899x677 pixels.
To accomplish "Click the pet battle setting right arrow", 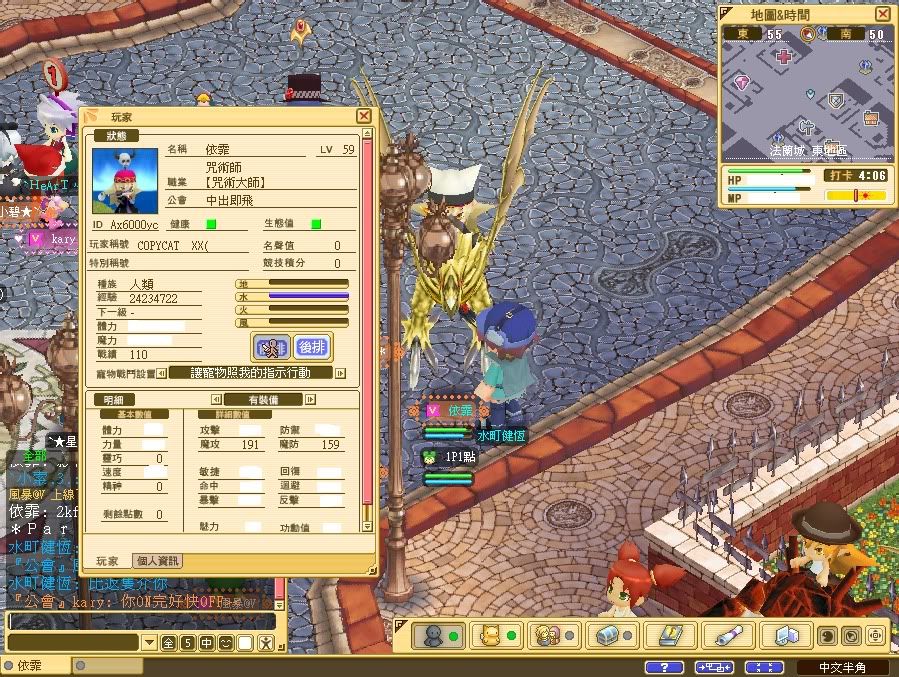I will [340, 373].
